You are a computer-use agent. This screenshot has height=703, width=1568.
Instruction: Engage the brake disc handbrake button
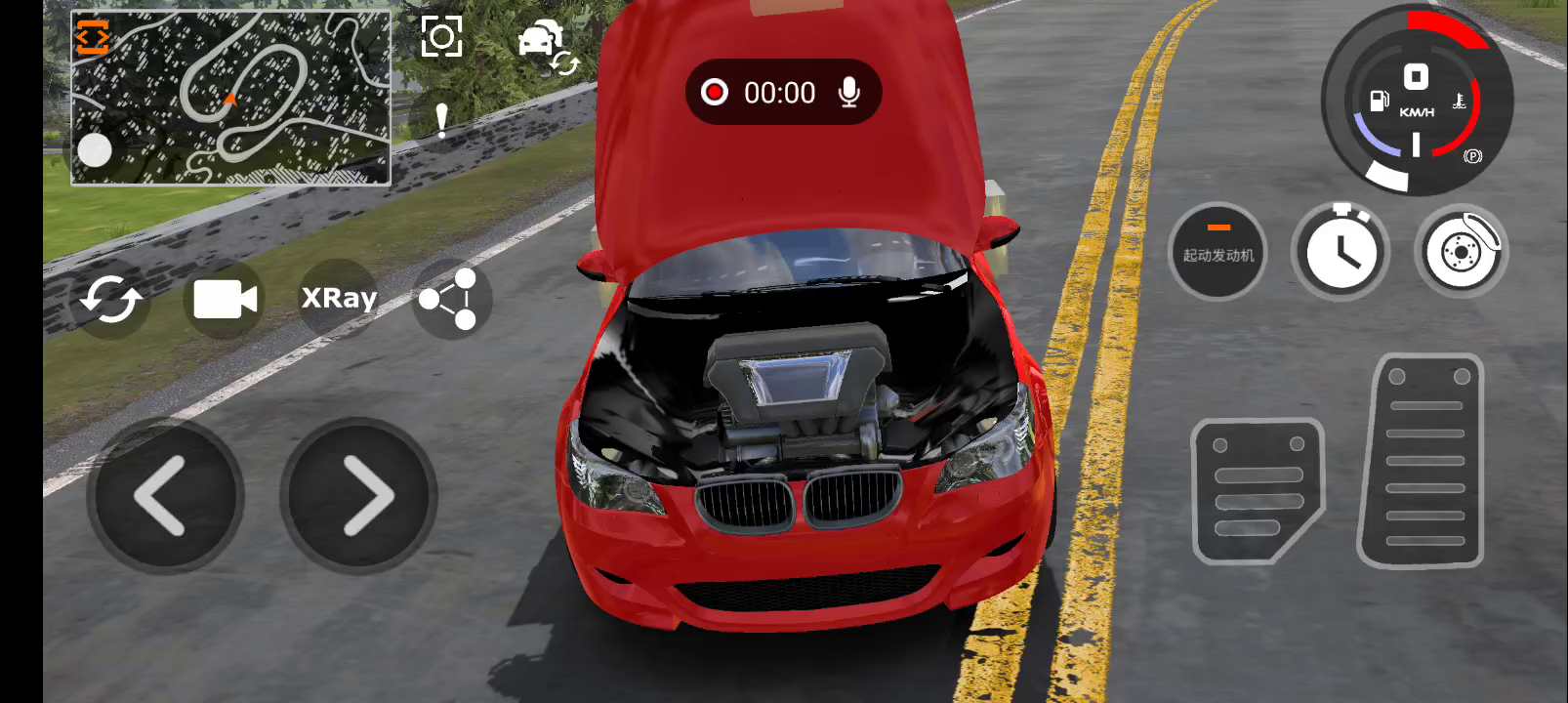1461,252
